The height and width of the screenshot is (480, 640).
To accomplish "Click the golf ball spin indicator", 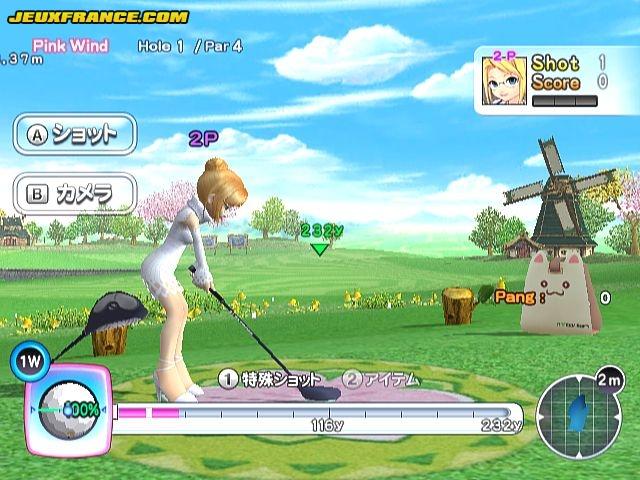I will tap(67, 409).
